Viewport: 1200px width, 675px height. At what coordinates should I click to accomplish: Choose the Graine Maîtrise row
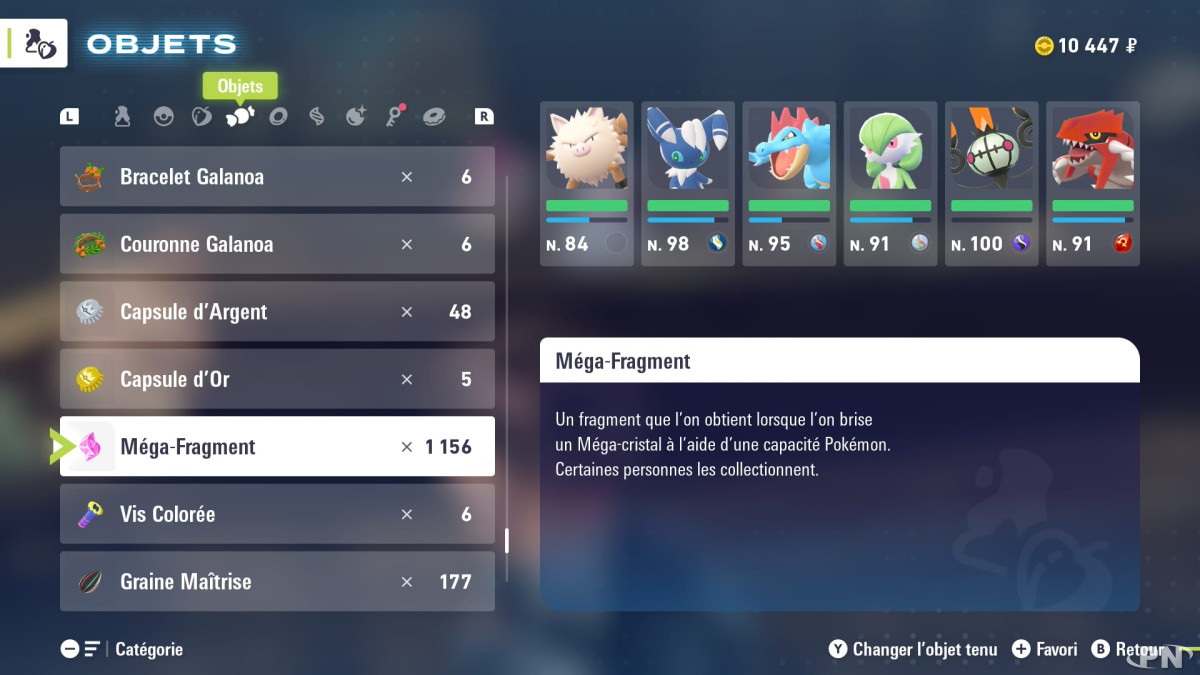pos(277,581)
